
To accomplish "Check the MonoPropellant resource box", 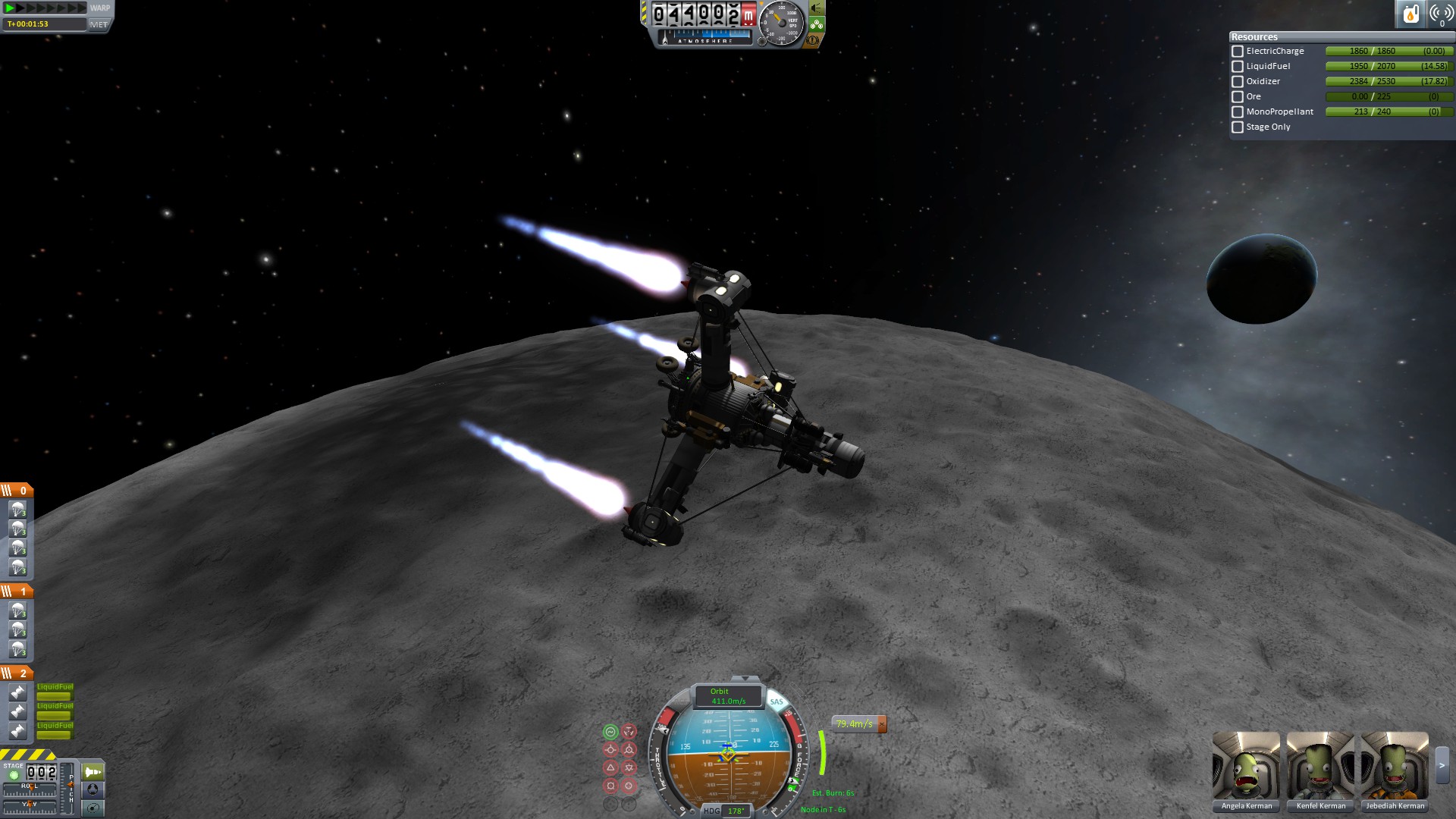I will (1238, 112).
